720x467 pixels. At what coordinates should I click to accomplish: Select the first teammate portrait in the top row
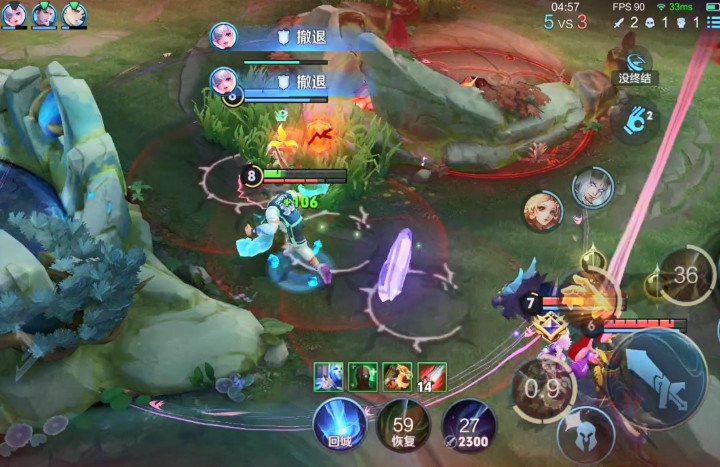(x=14, y=14)
